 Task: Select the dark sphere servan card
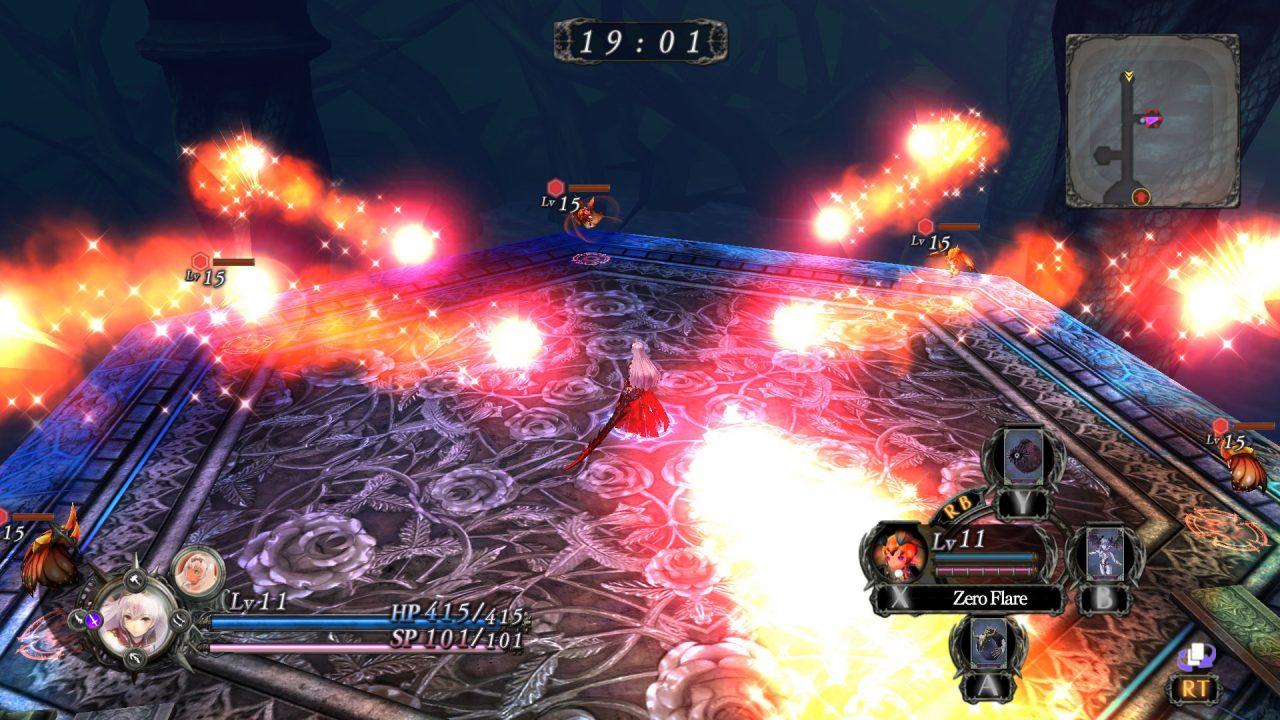point(1023,456)
